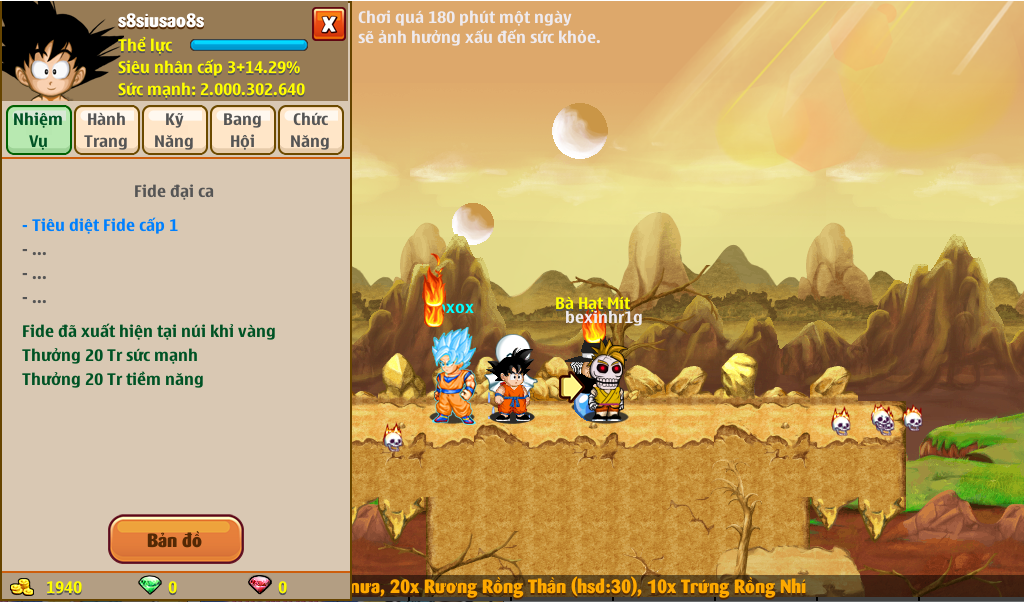Click the gold coins currency icon
The height and width of the screenshot is (602, 1024).
pos(22,587)
